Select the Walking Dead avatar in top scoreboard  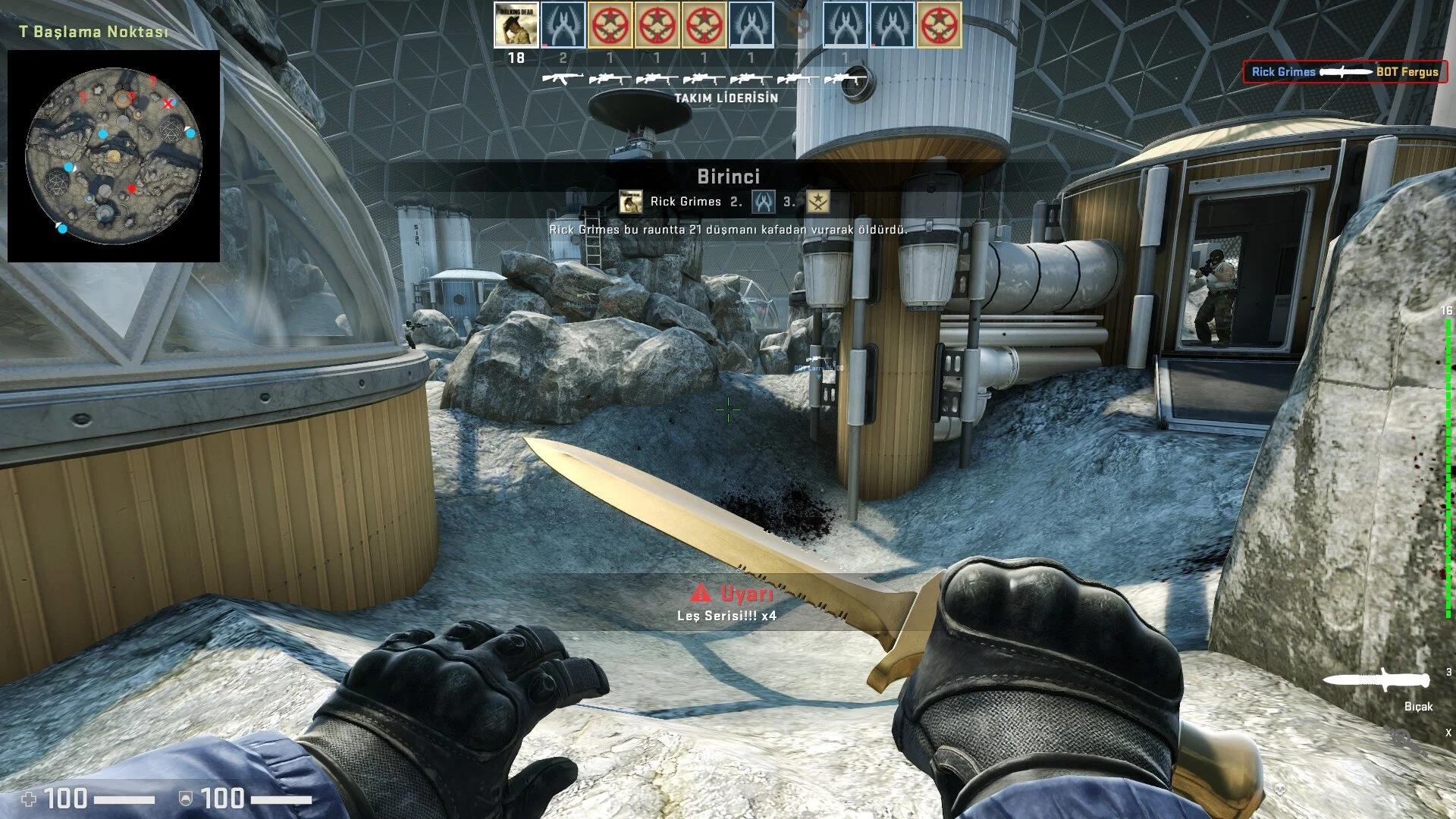tap(516, 25)
